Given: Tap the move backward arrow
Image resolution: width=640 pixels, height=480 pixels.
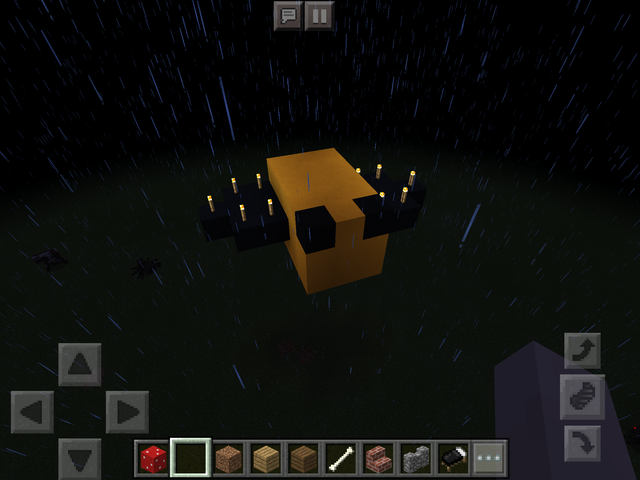Looking at the screenshot, I should (80, 458).
